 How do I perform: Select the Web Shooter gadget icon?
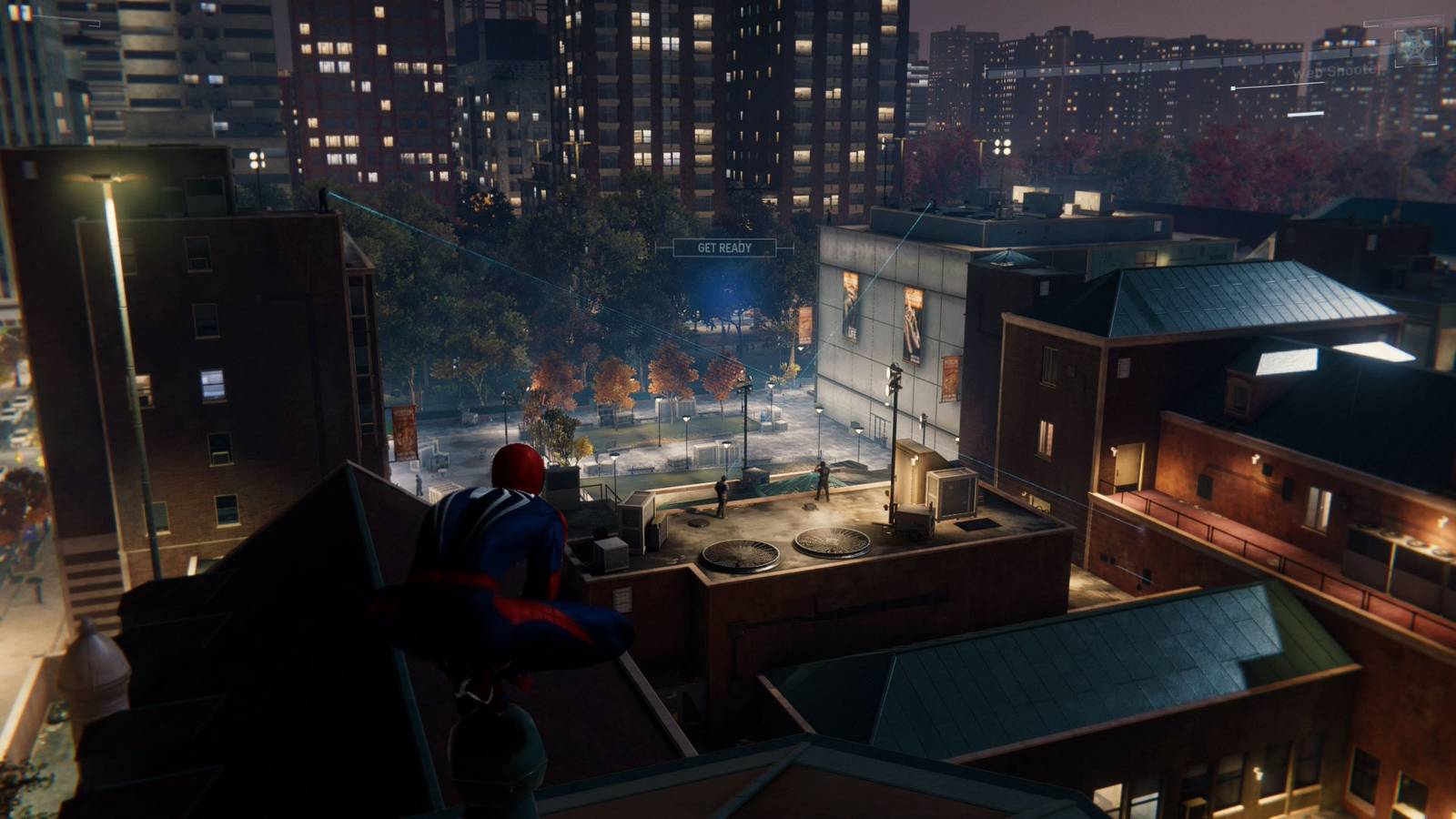[1415, 45]
